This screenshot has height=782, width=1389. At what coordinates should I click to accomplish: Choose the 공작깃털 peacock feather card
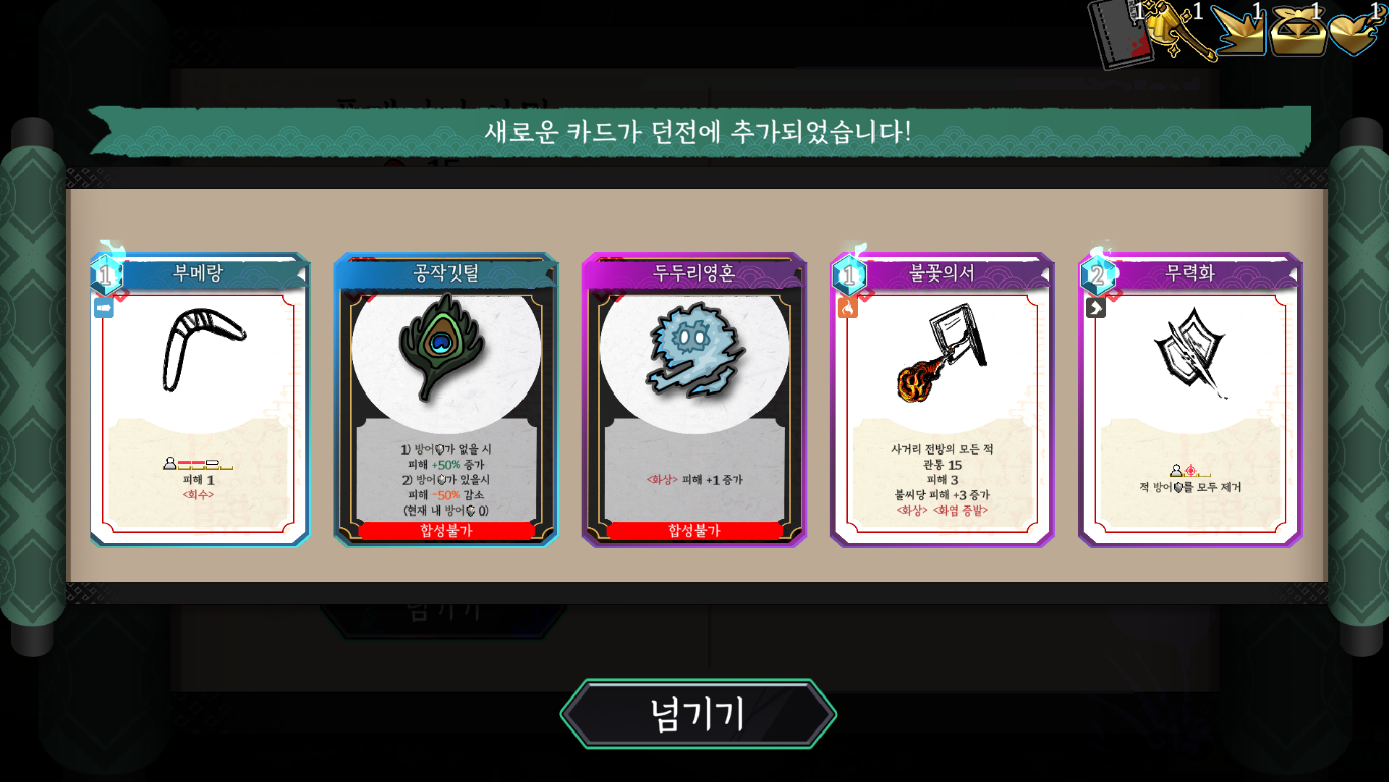(x=446, y=400)
